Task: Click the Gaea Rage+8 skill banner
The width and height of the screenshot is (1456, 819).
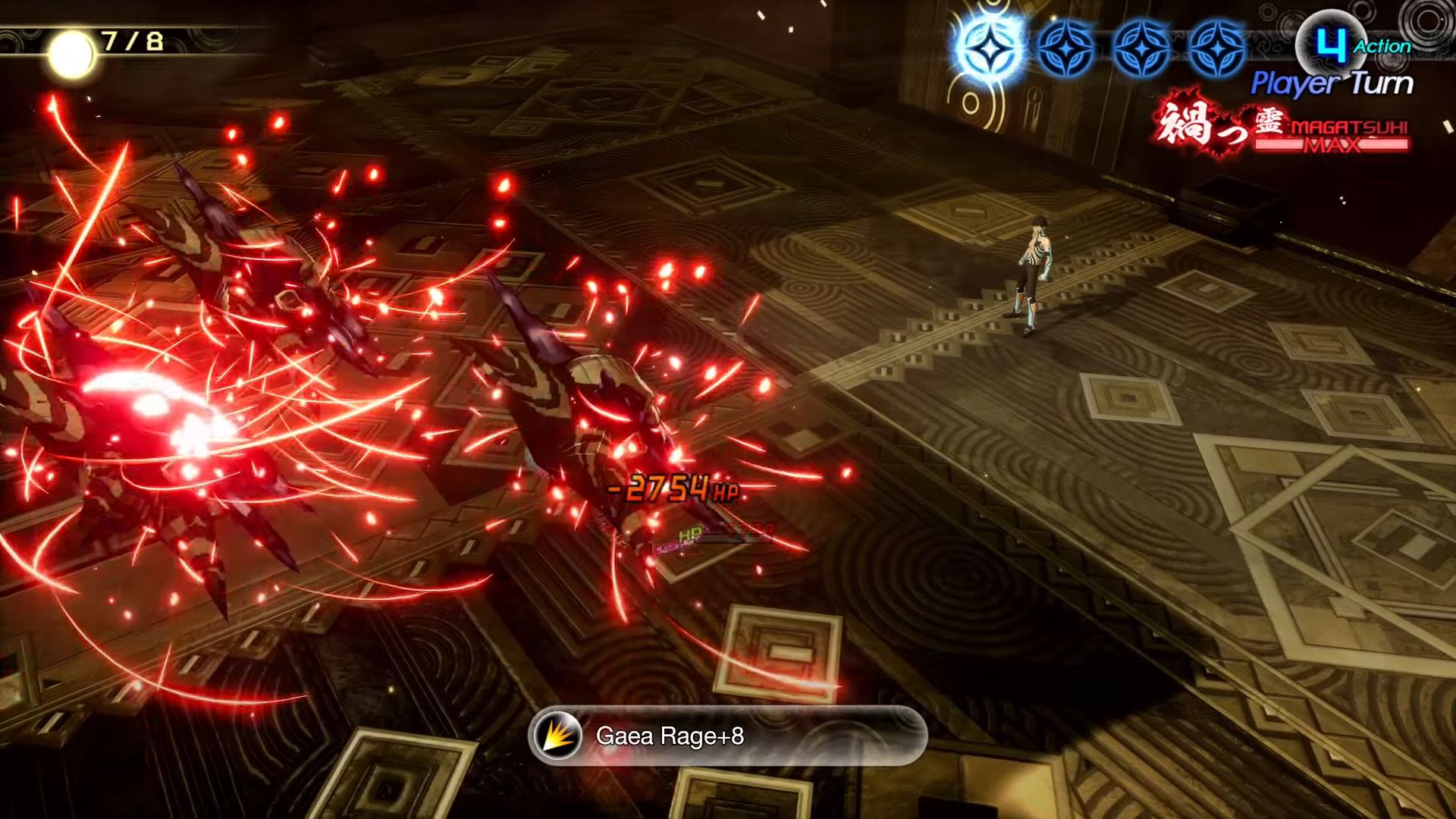Action: click(x=726, y=736)
